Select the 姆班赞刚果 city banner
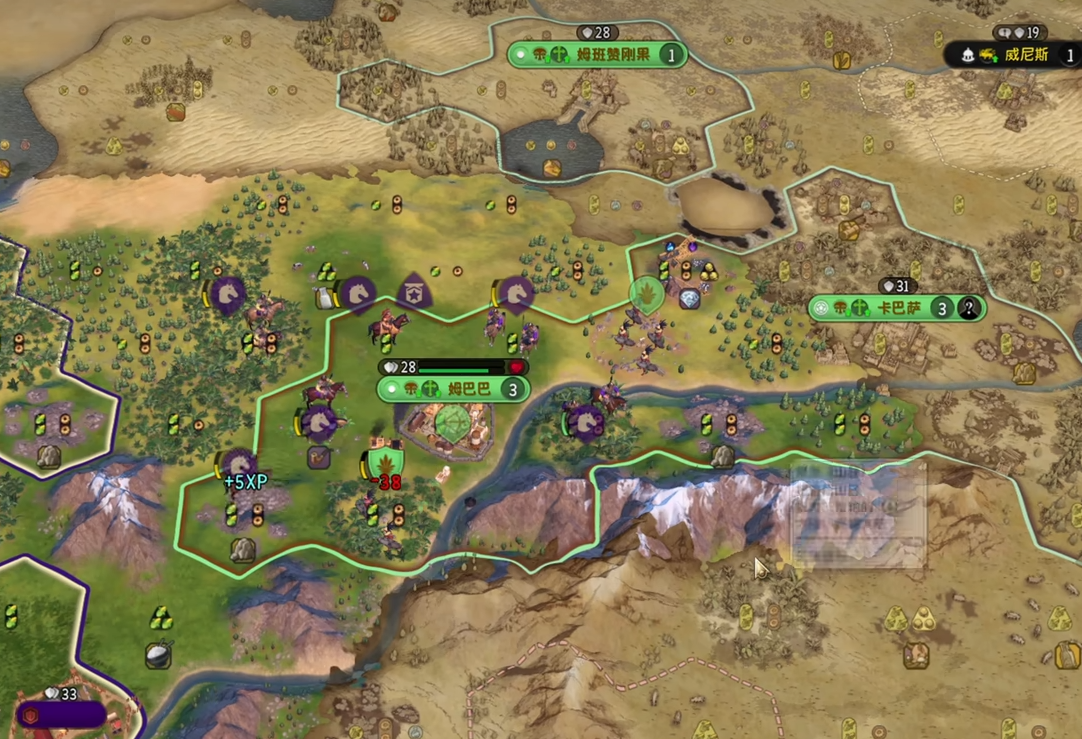The height and width of the screenshot is (739, 1082). [x=597, y=55]
